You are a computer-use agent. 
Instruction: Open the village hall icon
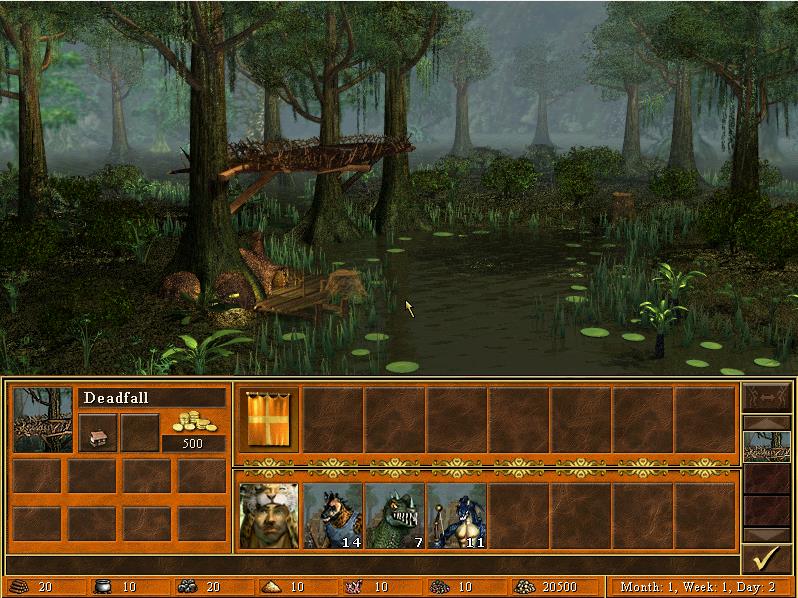pyautogui.click(x=97, y=432)
